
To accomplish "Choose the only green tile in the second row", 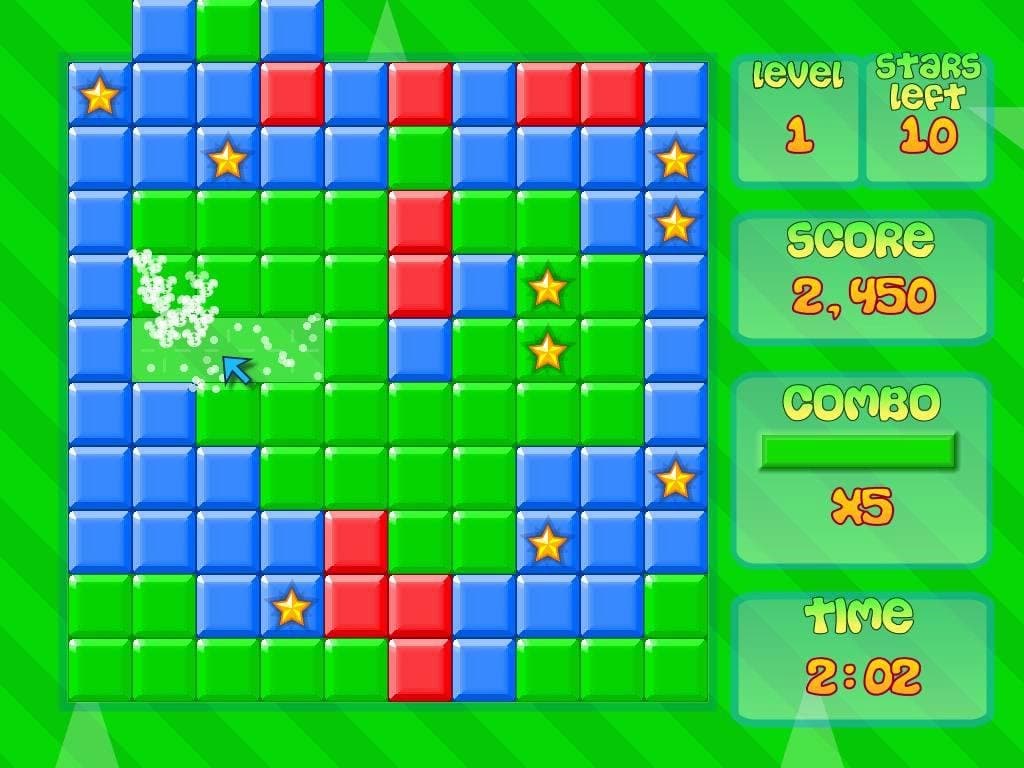I will (419, 158).
